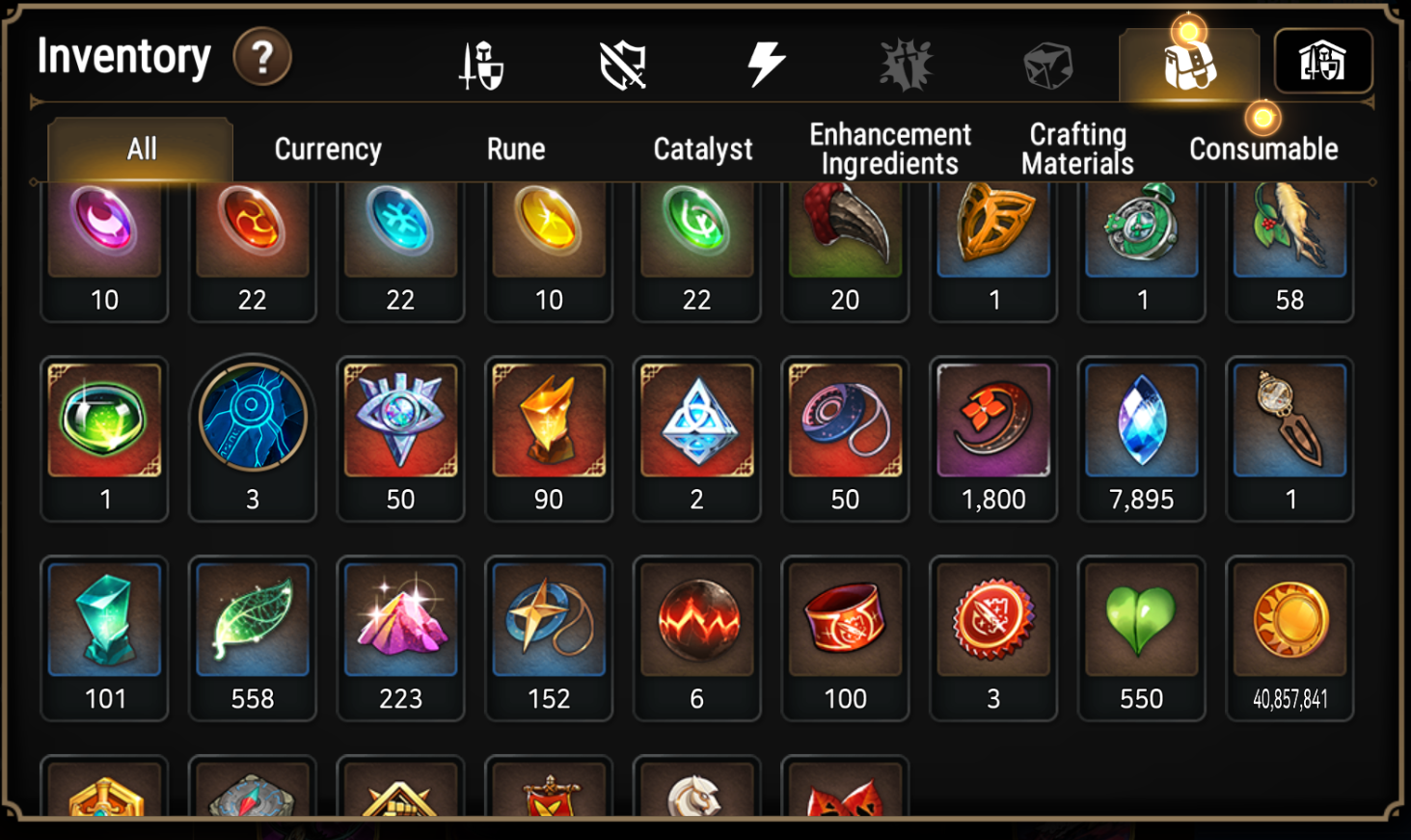Open the Rune tab
The image size is (1411, 840).
pos(517,149)
